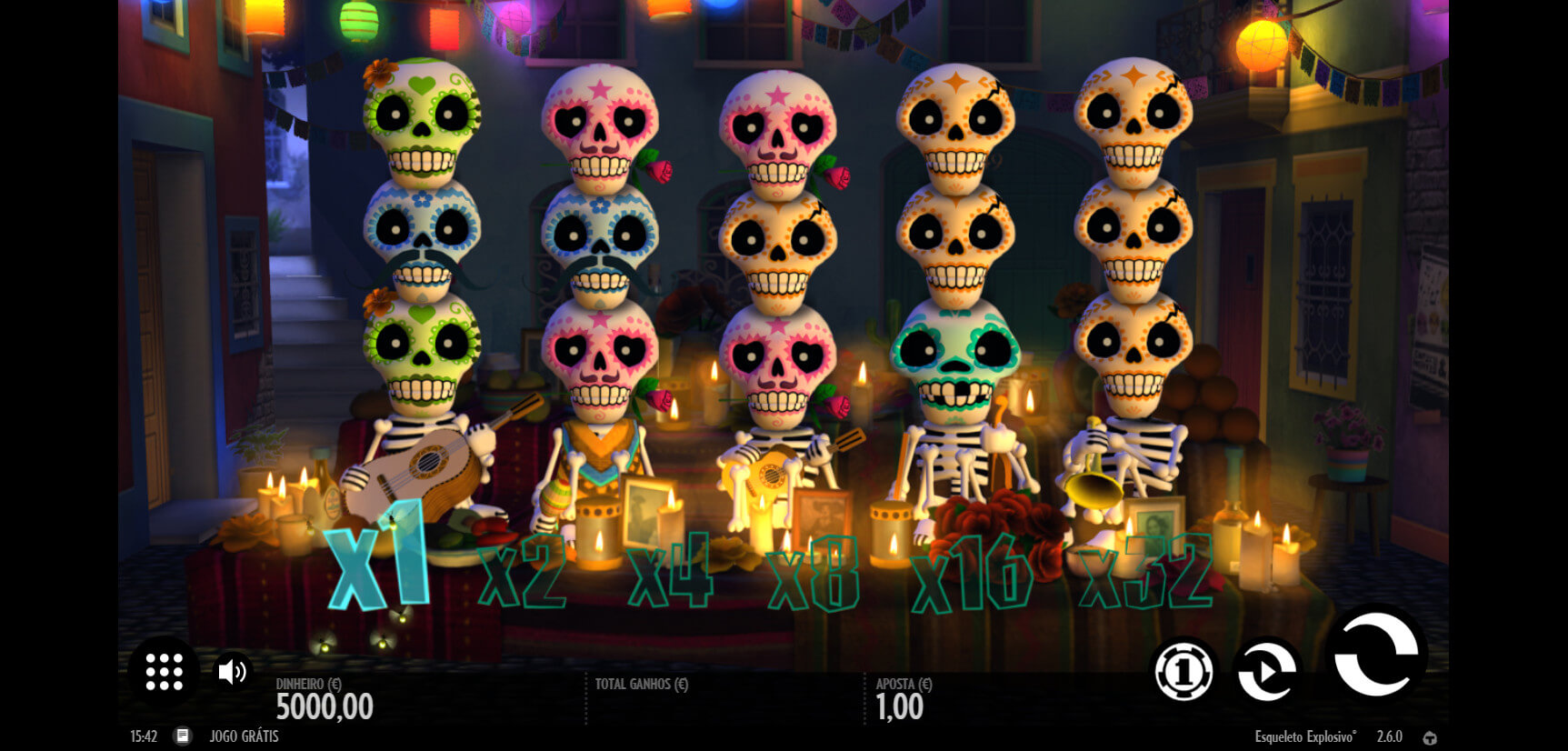Screen dimensions: 1568x751
Task: Open the bet chip selector
Action: (x=1183, y=672)
